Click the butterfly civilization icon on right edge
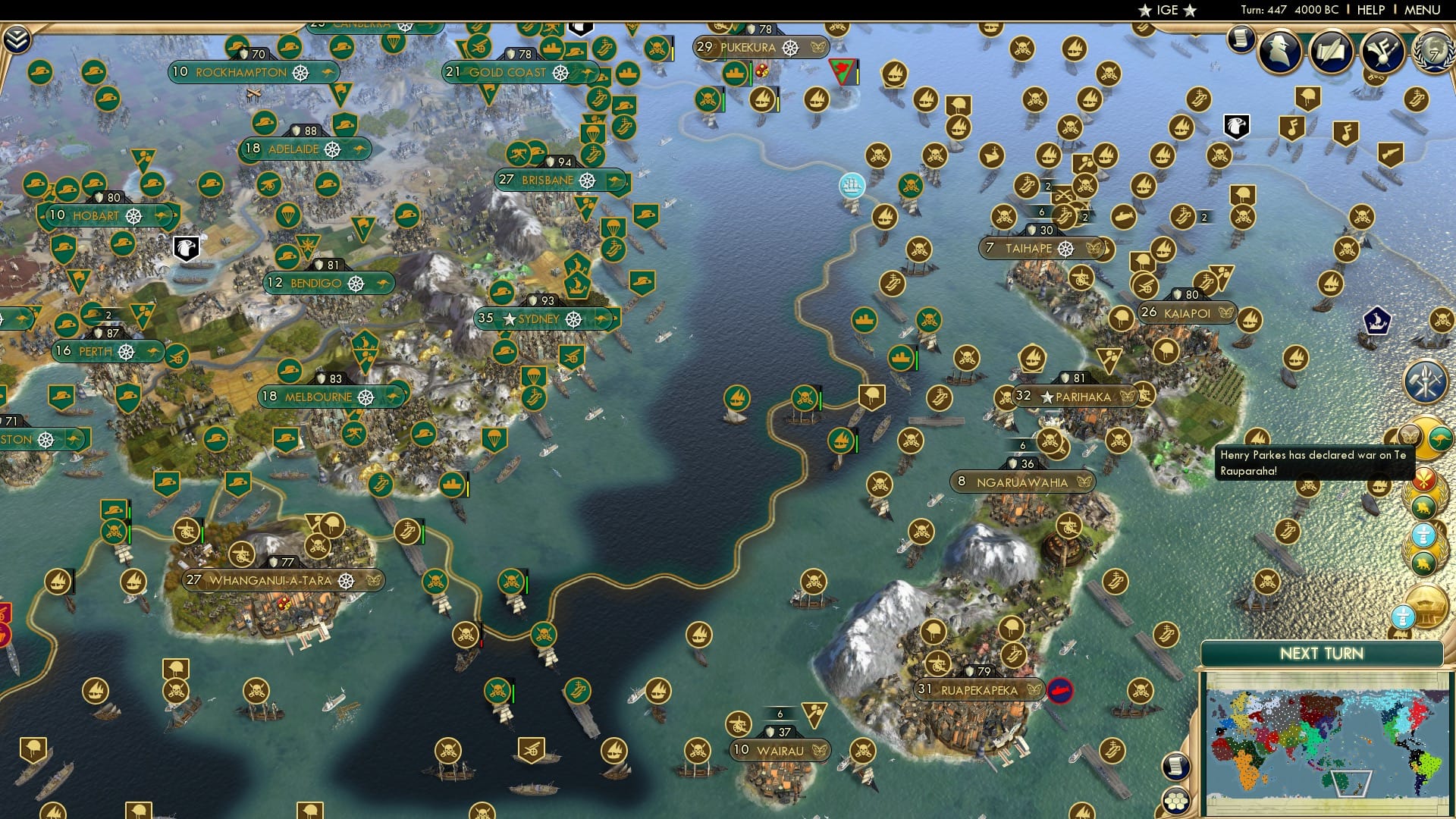 (x=1410, y=436)
